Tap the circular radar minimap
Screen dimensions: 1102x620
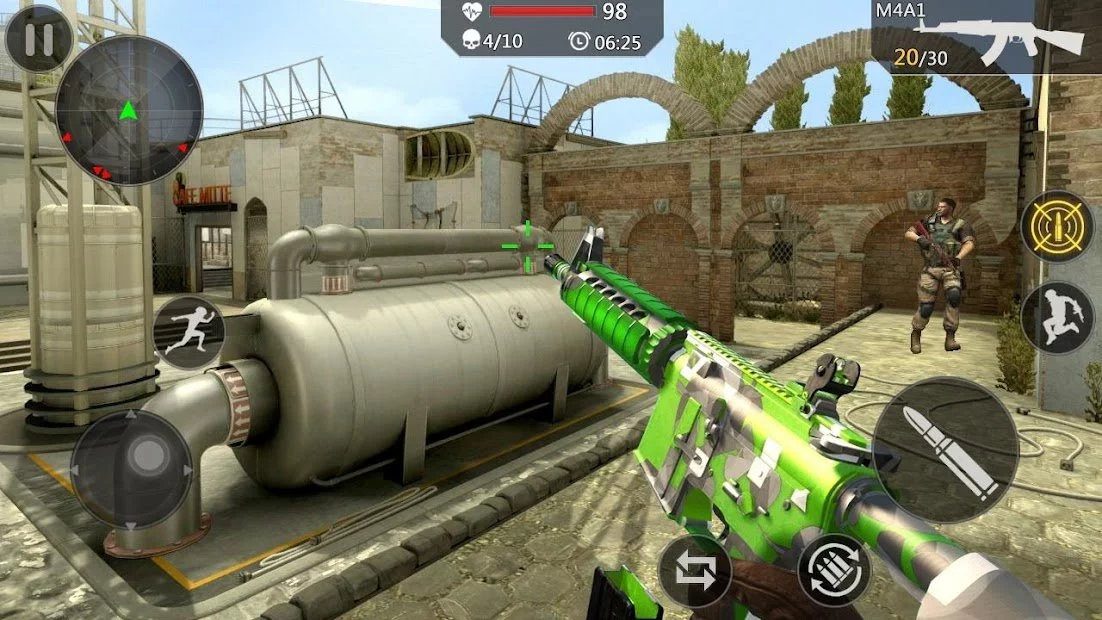pyautogui.click(x=128, y=110)
